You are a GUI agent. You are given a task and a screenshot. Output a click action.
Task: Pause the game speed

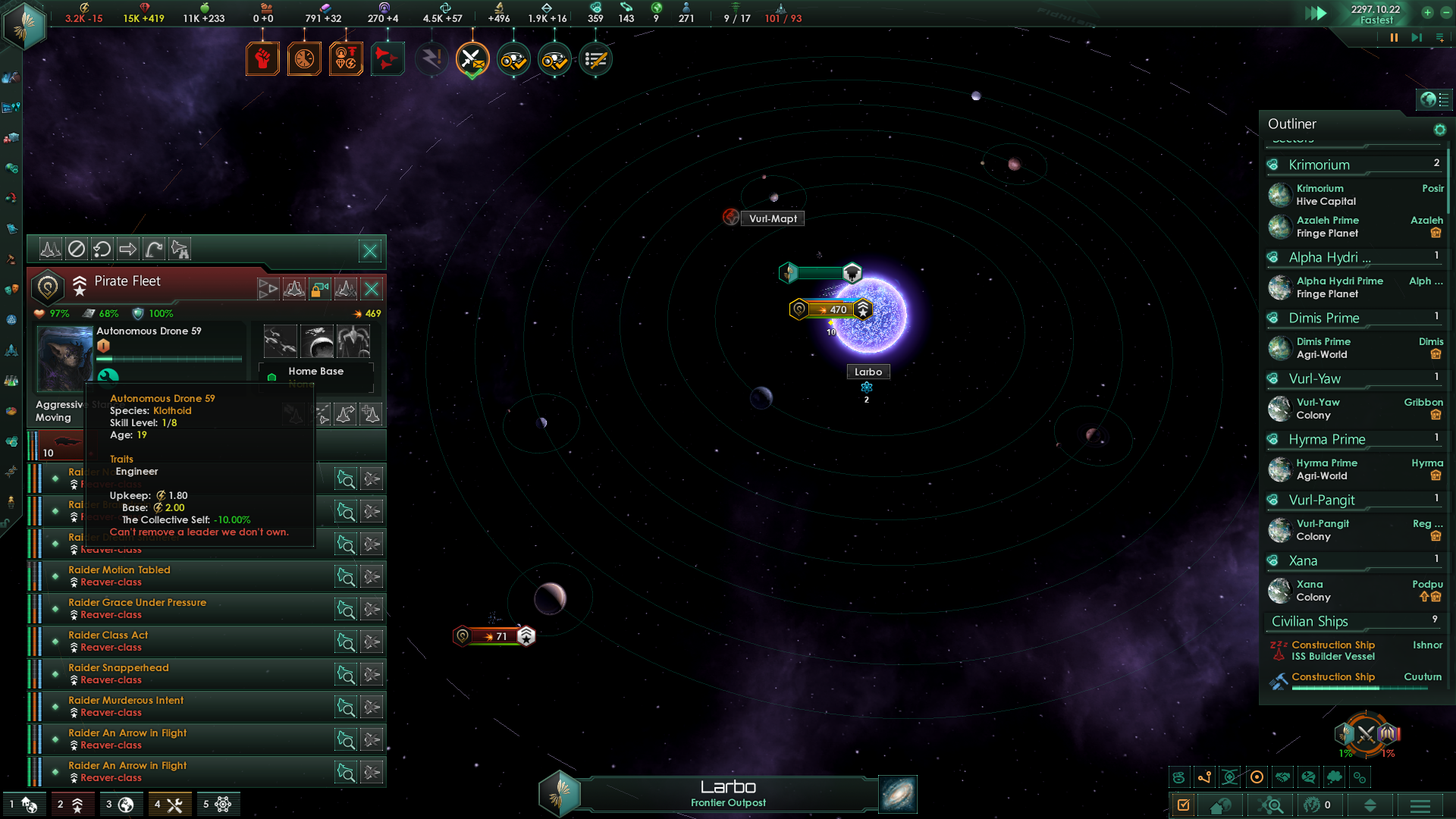coord(1394,38)
